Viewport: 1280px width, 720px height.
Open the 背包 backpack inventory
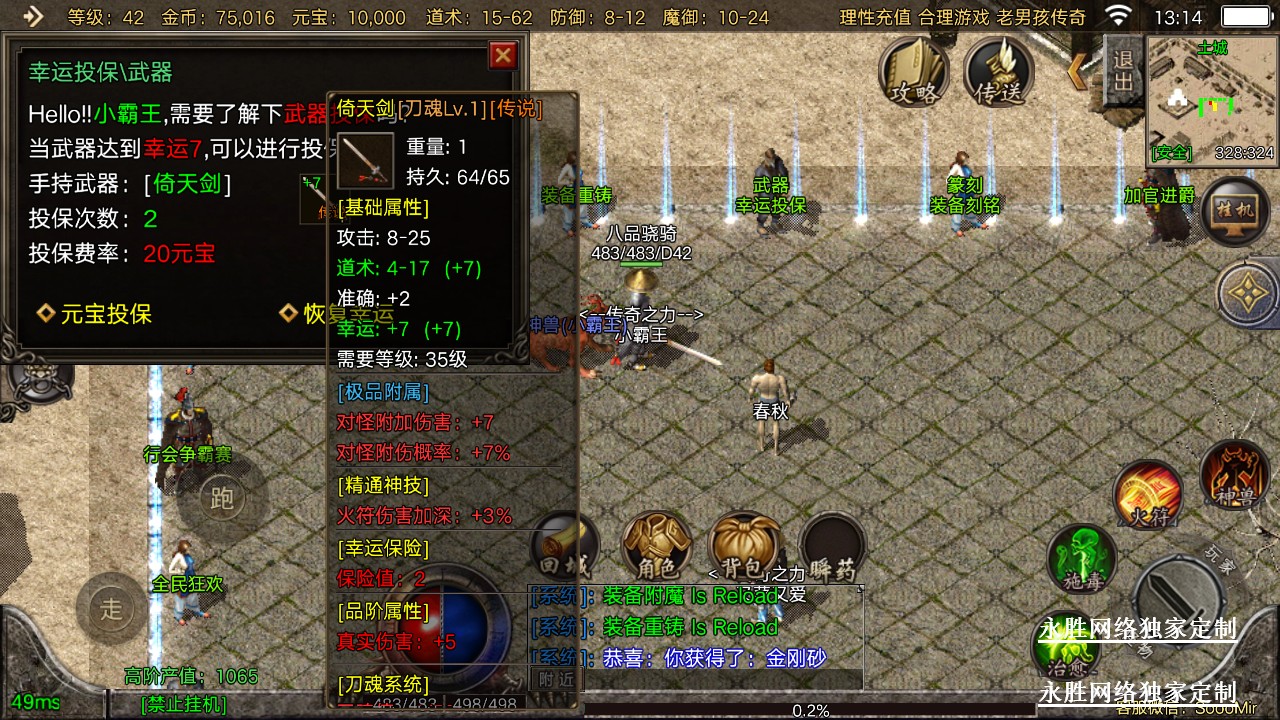[743, 546]
